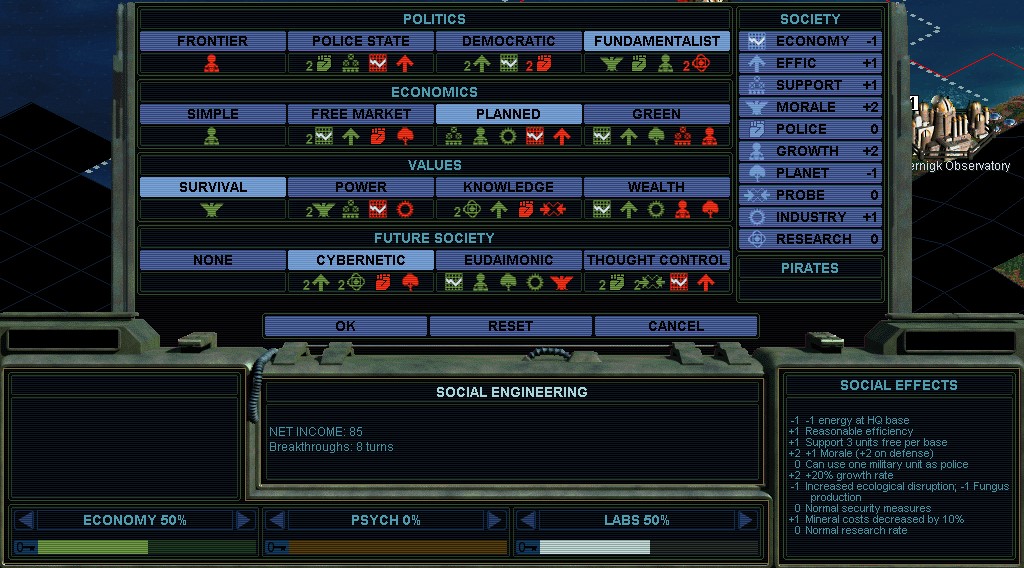Image resolution: width=1024 pixels, height=568 pixels.
Task: Increase Psych allocation with right arrow
Action: point(494,520)
